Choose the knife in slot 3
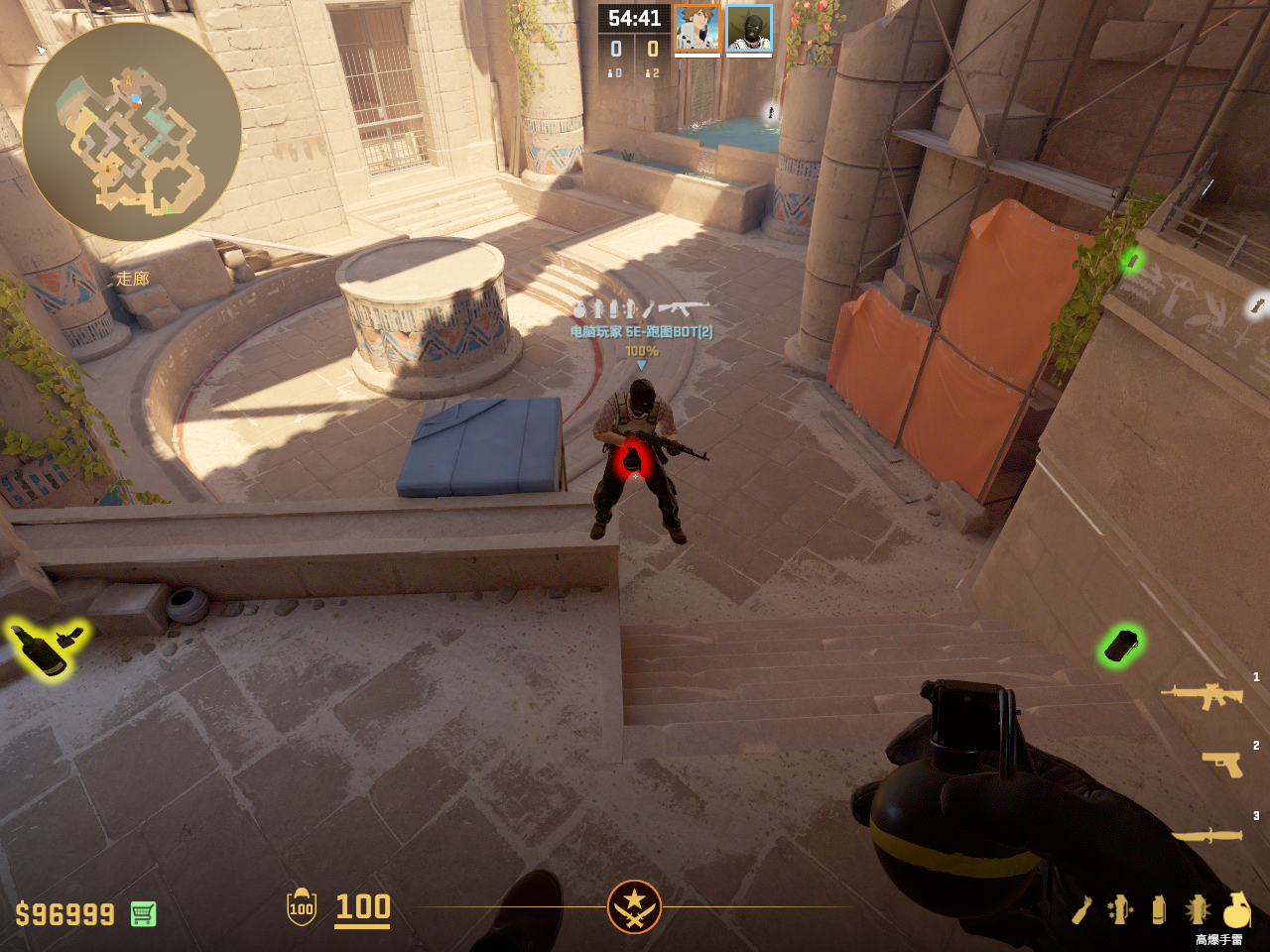This screenshot has width=1270, height=952. pos(1207,836)
